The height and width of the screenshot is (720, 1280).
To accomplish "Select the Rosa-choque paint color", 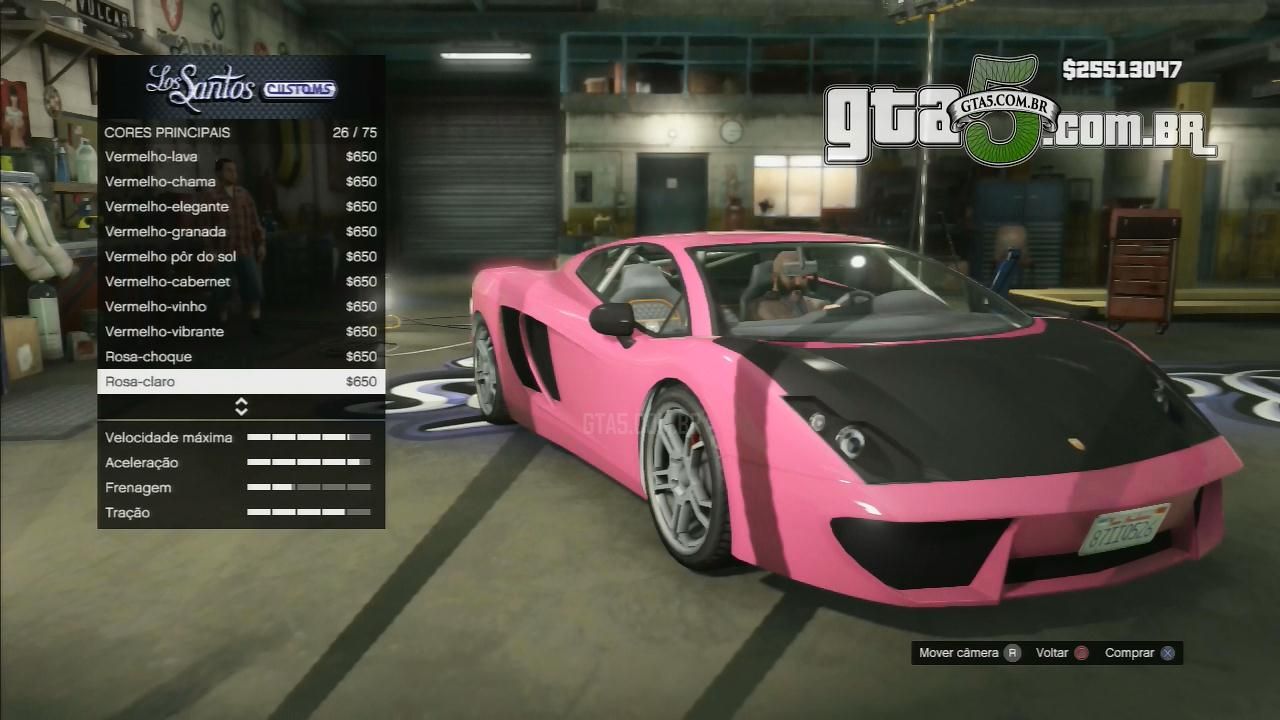I will pyautogui.click(x=240, y=357).
